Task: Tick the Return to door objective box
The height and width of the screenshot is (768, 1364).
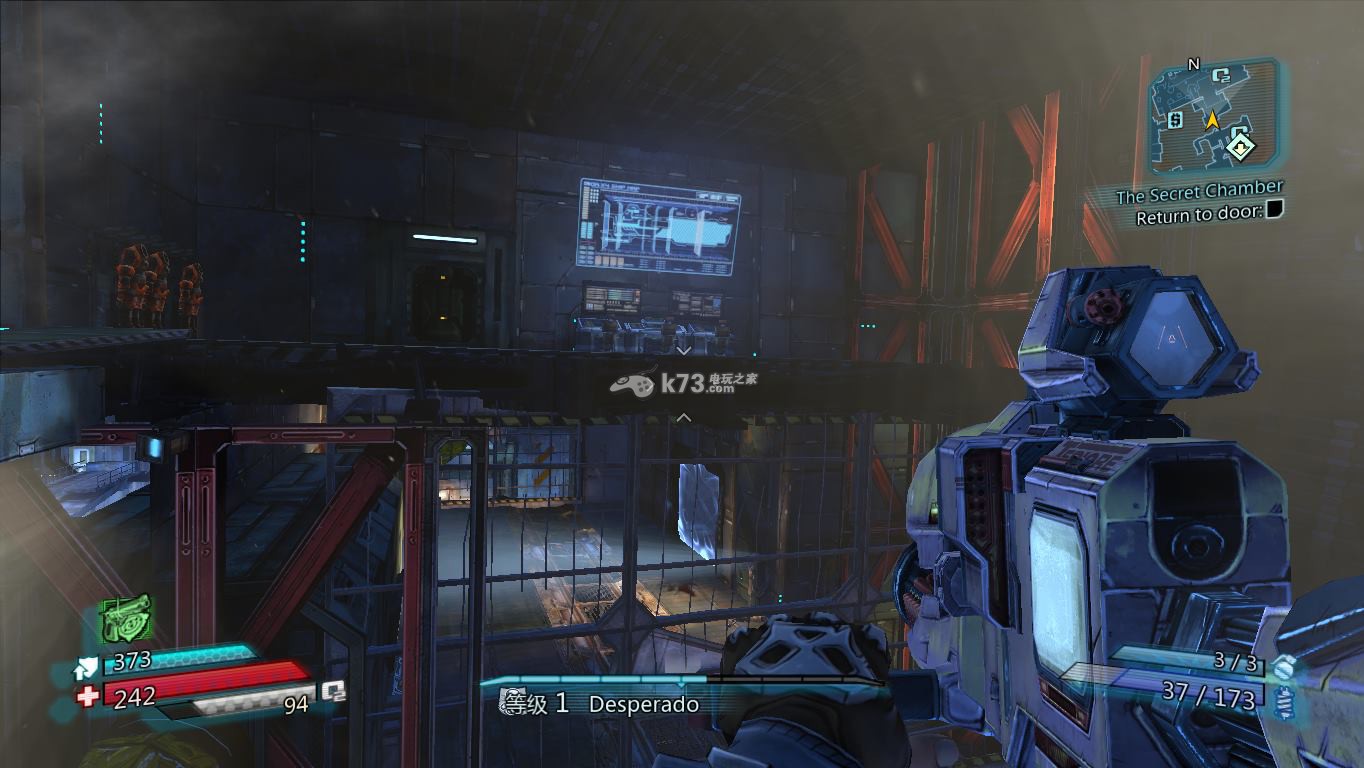Action: pos(1274,210)
